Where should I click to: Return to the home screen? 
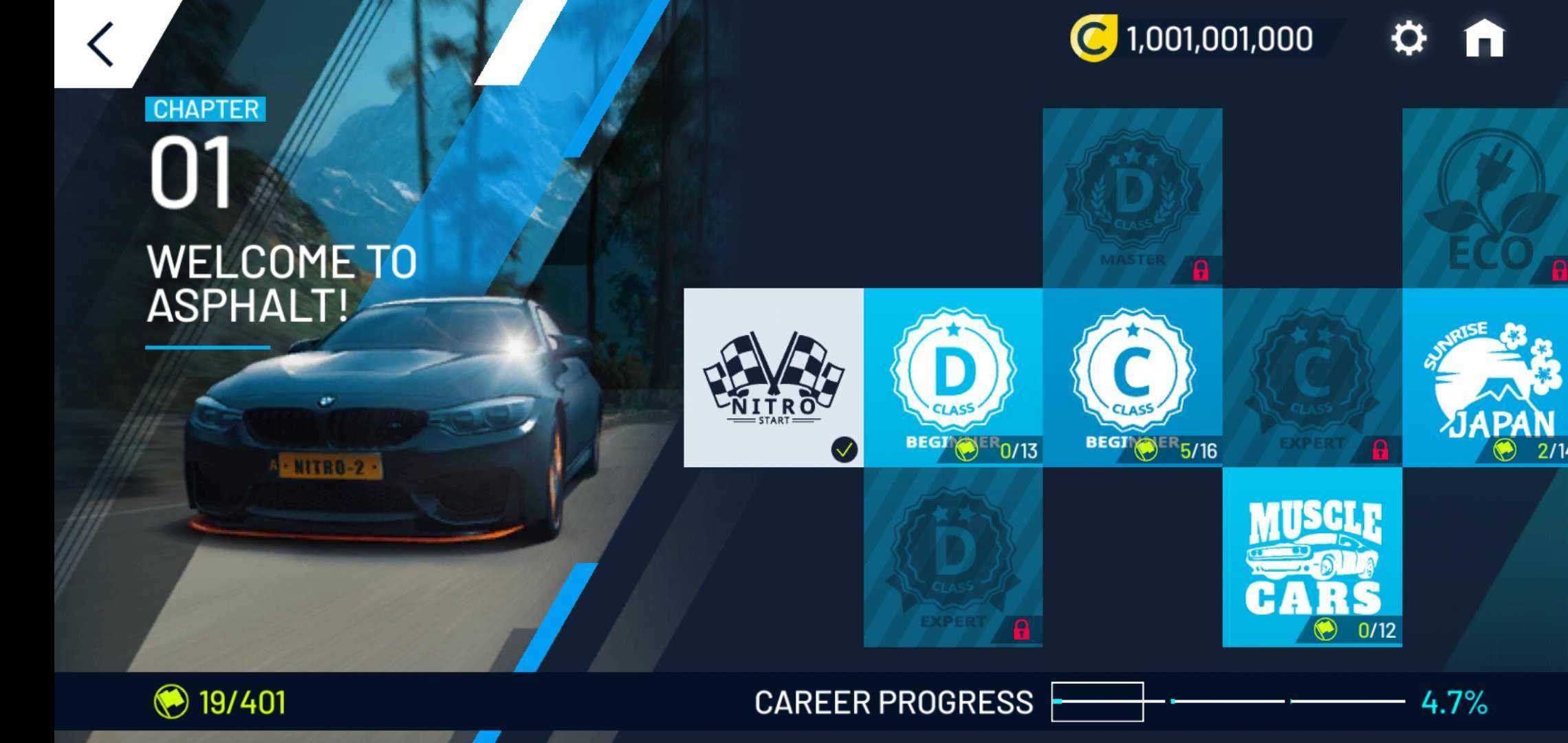(1484, 39)
